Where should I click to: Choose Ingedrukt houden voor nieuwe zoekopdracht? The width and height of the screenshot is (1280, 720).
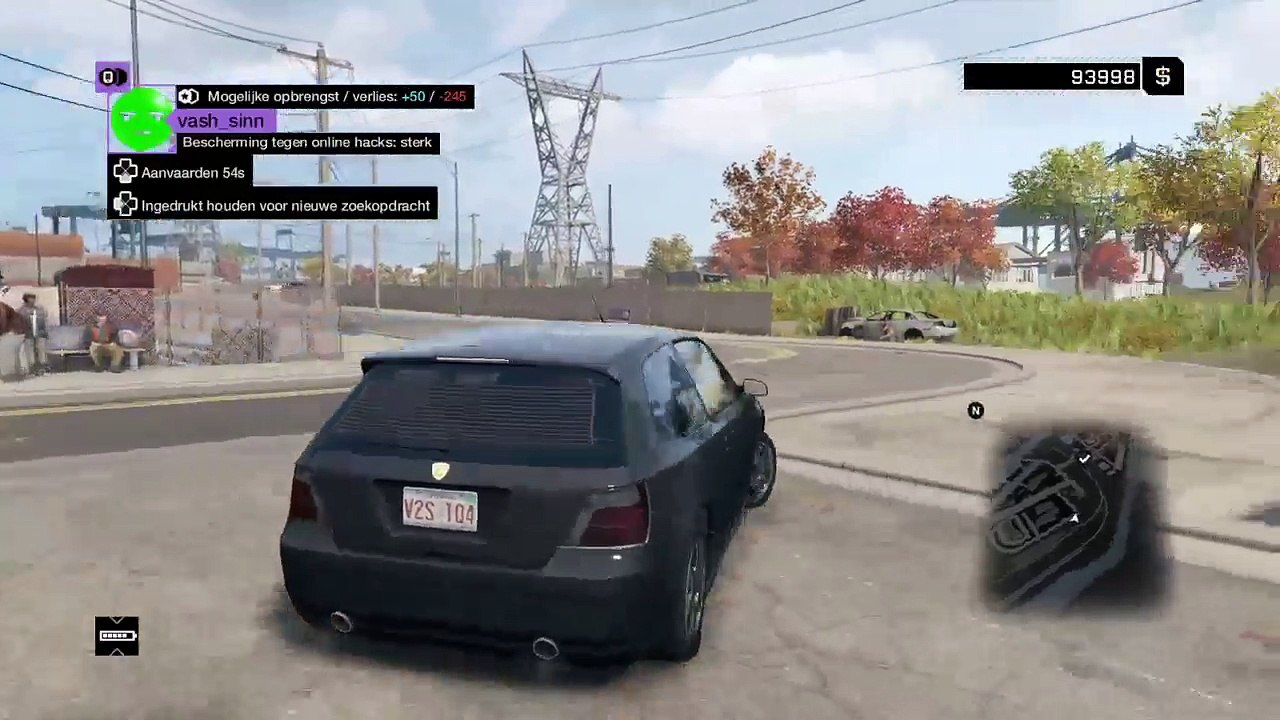click(x=273, y=205)
